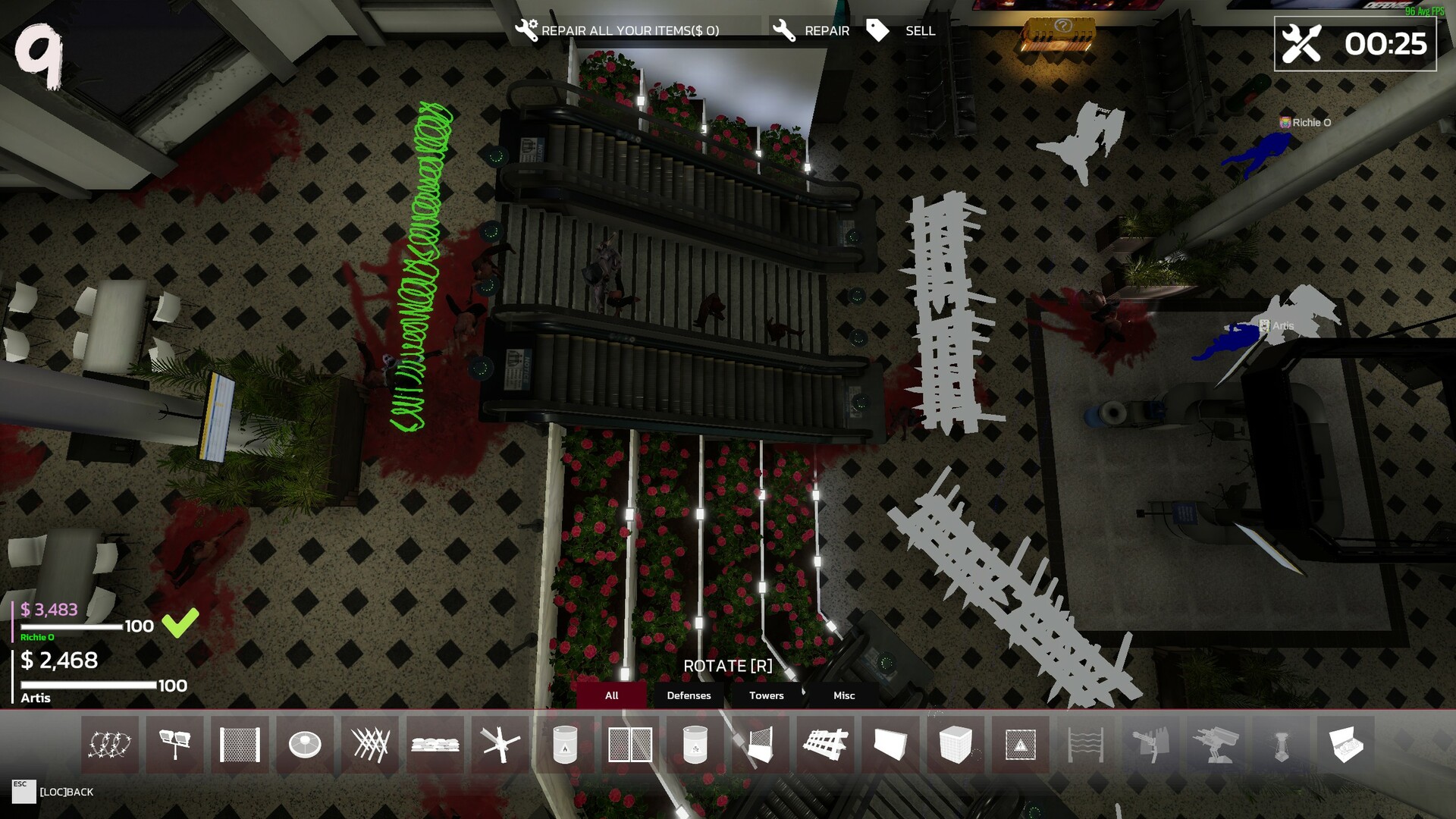The width and height of the screenshot is (1456, 819).
Task: Switch to the Defenses tab
Action: [689, 695]
